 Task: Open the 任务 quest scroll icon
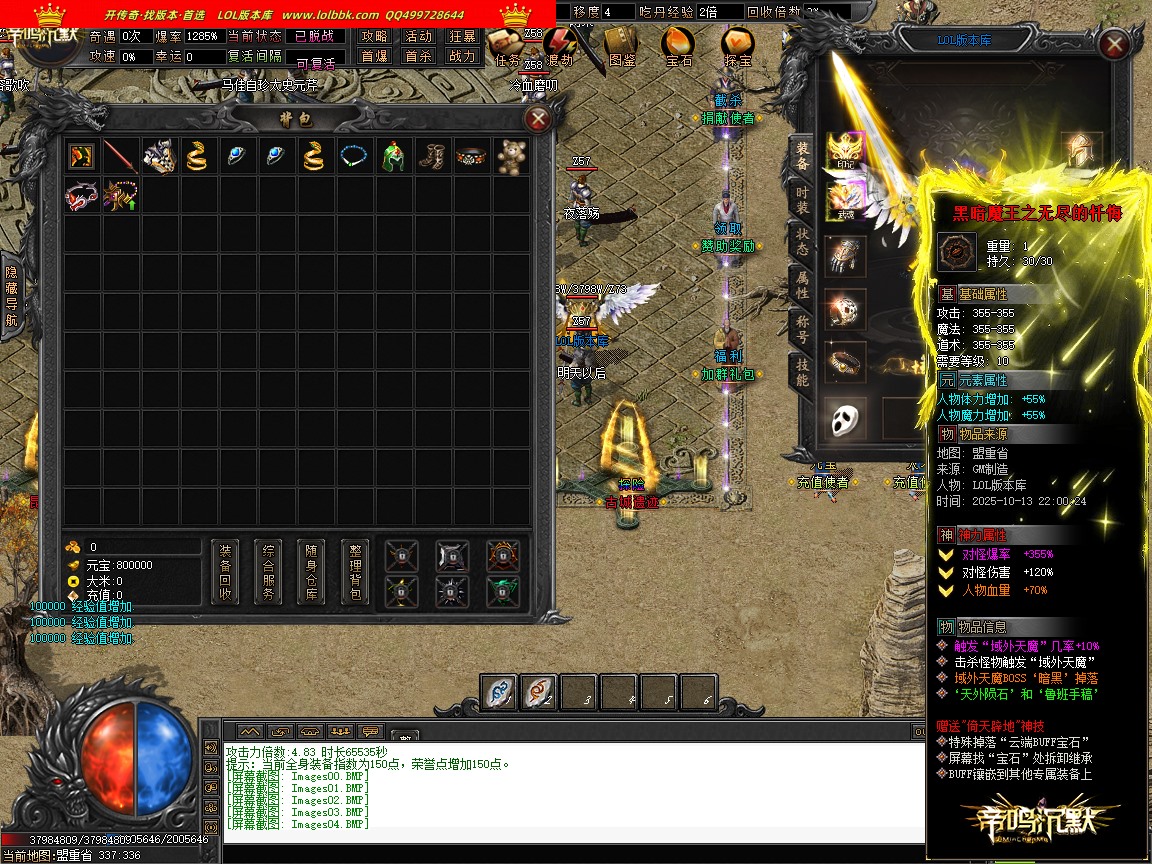[508, 45]
